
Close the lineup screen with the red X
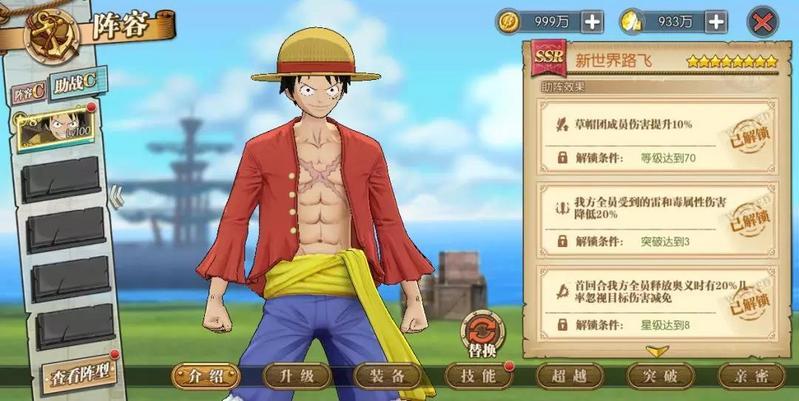tap(763, 21)
